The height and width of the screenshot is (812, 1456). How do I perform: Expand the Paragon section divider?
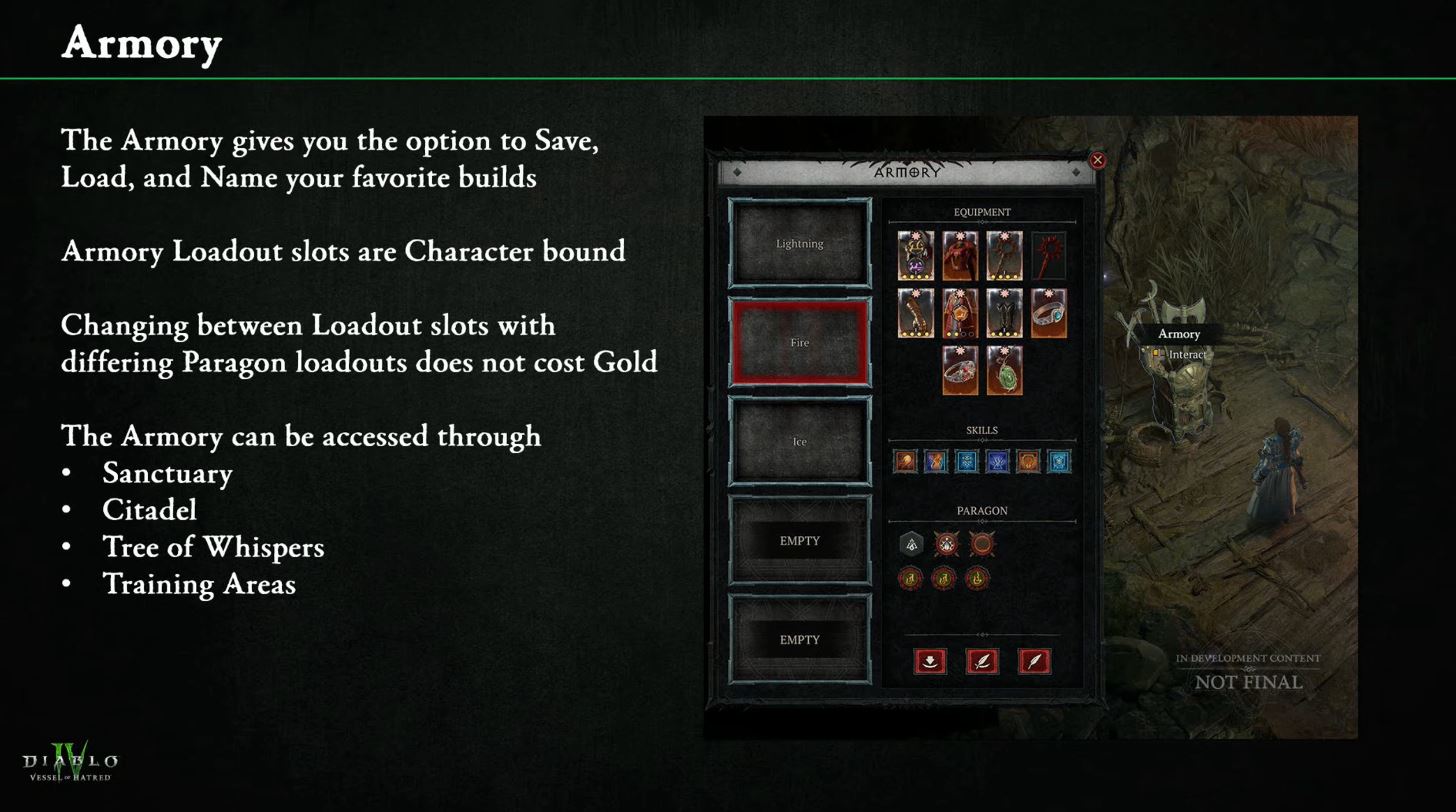click(981, 522)
